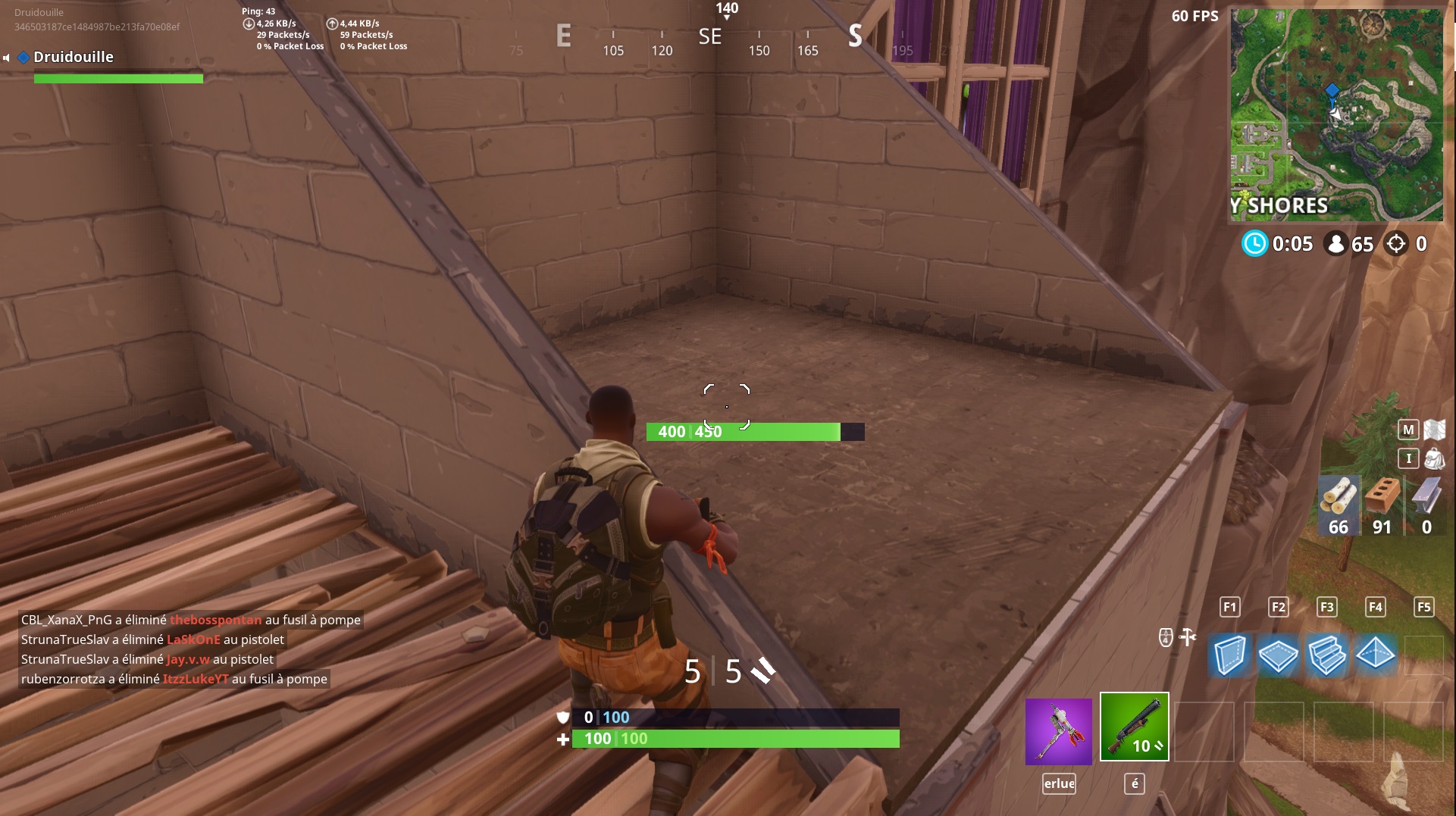Toggle the building edit hammer icon

point(1188,637)
